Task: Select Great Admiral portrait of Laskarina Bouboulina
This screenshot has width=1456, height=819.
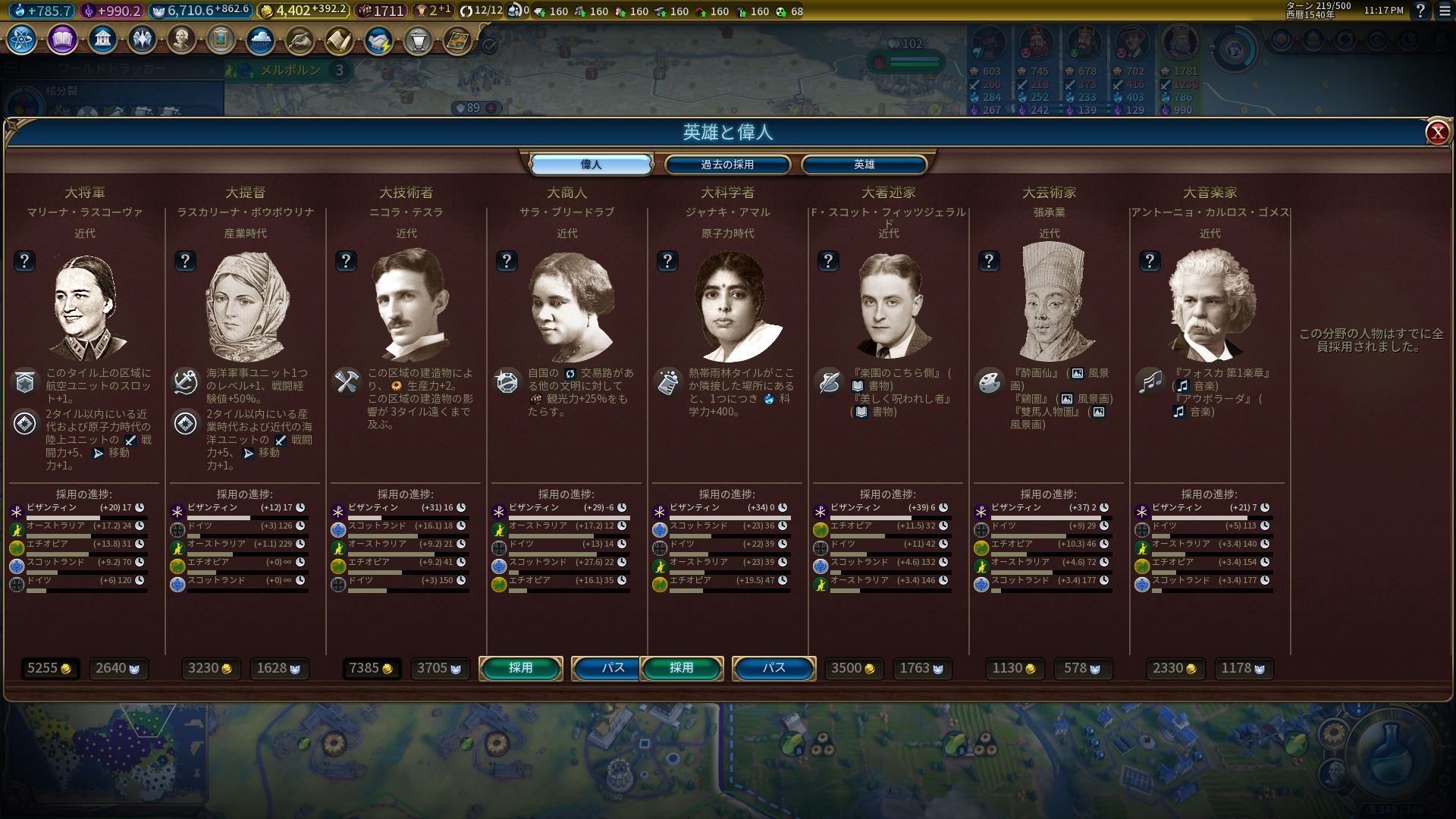Action: [246, 306]
